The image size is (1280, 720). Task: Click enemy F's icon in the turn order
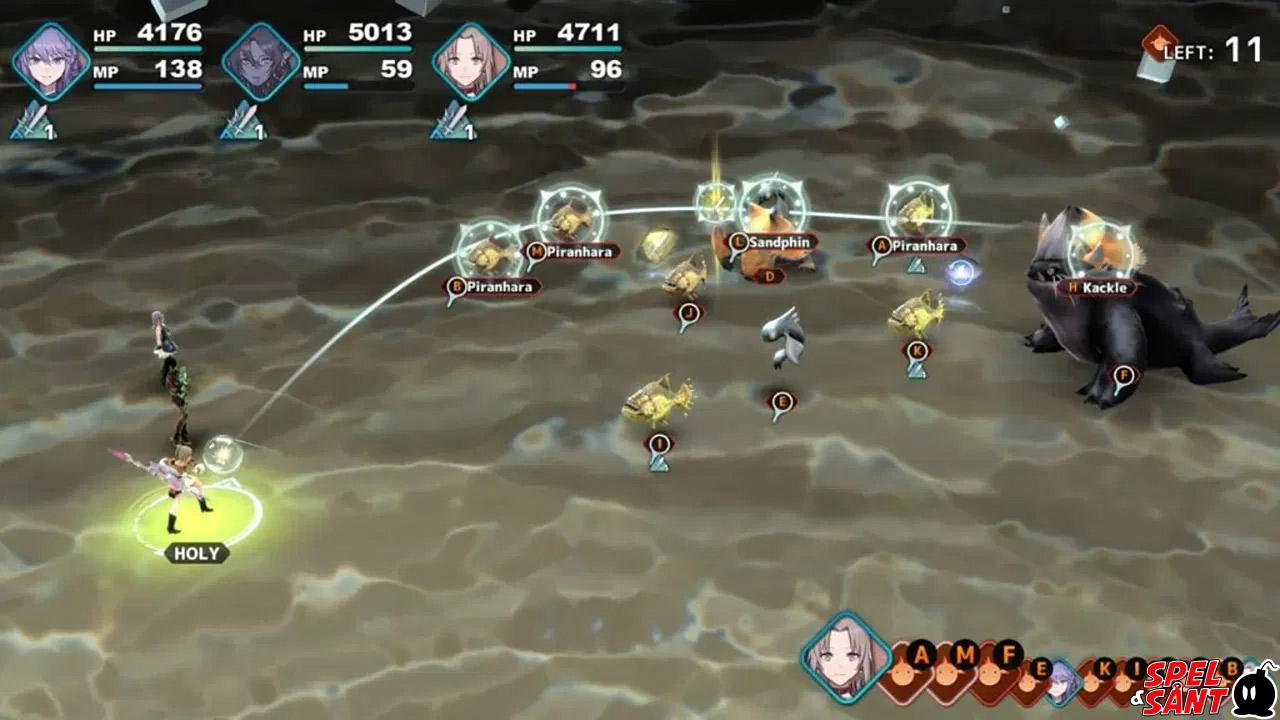click(x=1008, y=658)
